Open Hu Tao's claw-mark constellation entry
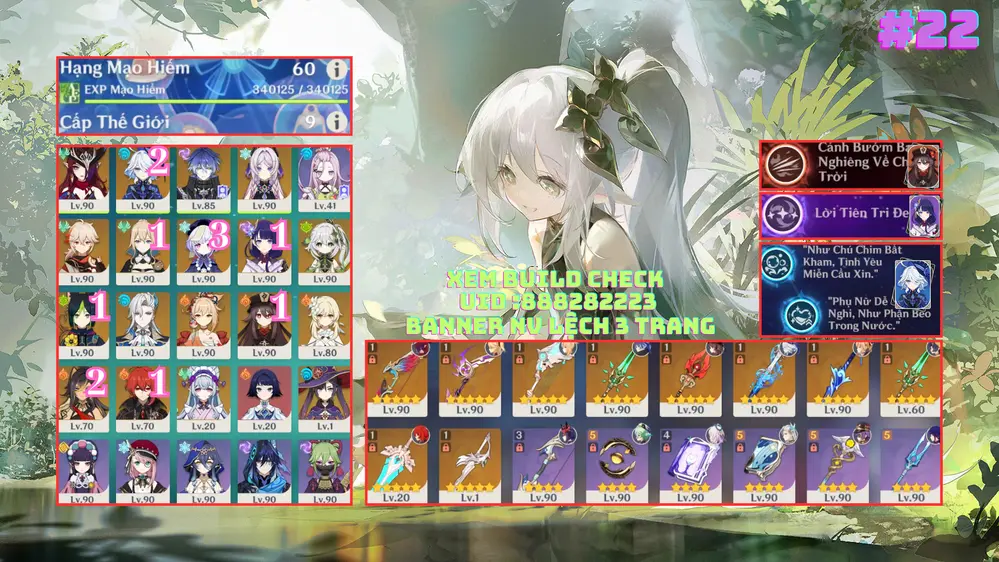 (849, 163)
